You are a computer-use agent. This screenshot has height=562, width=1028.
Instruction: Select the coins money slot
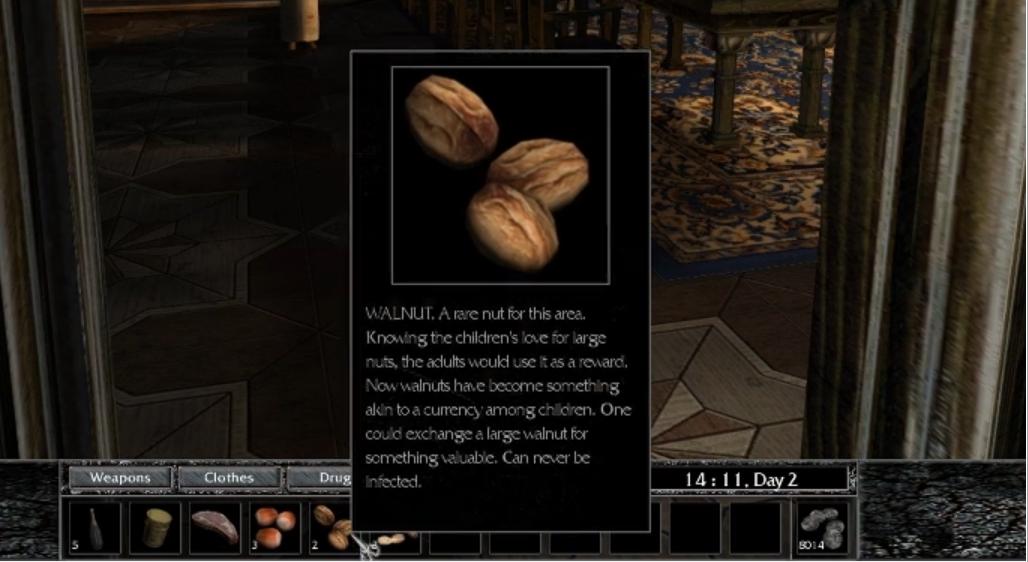click(x=821, y=527)
